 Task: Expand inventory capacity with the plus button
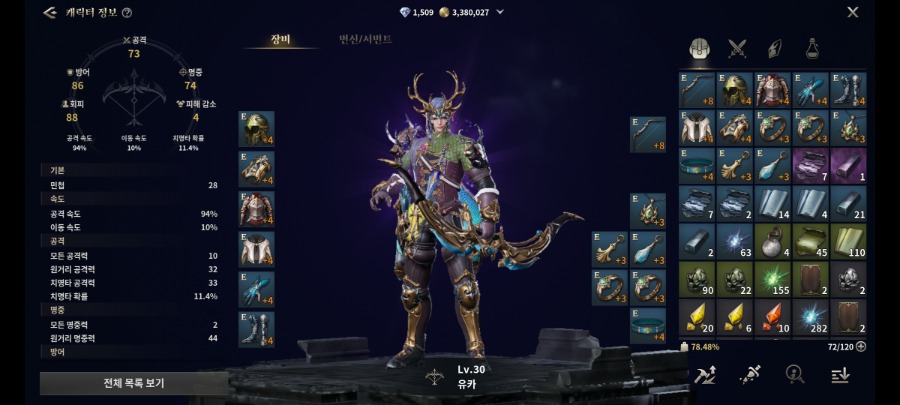(x=861, y=346)
